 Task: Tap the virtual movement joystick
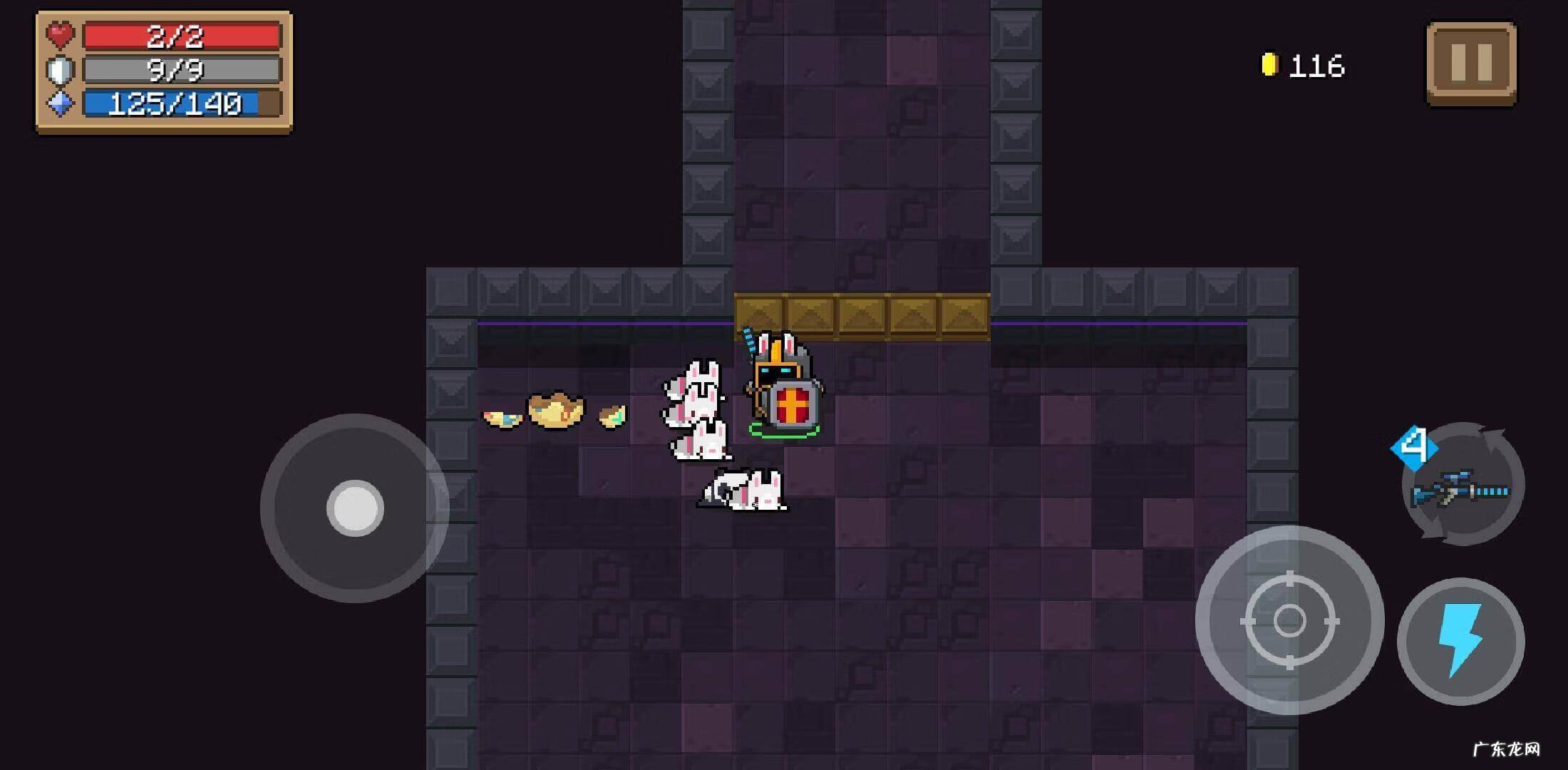355,508
